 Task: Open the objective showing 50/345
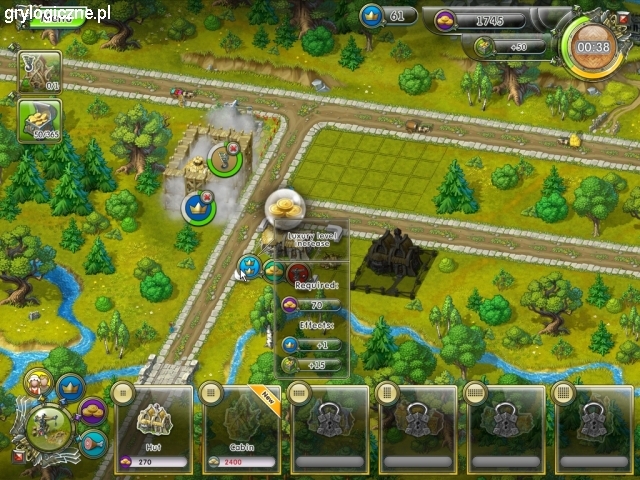click(x=40, y=122)
